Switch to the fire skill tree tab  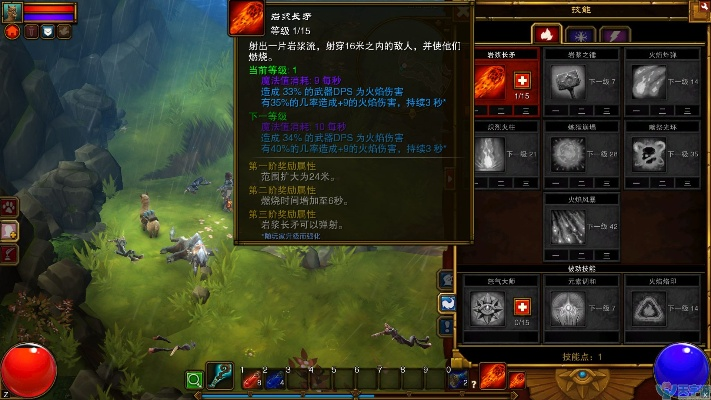click(547, 34)
